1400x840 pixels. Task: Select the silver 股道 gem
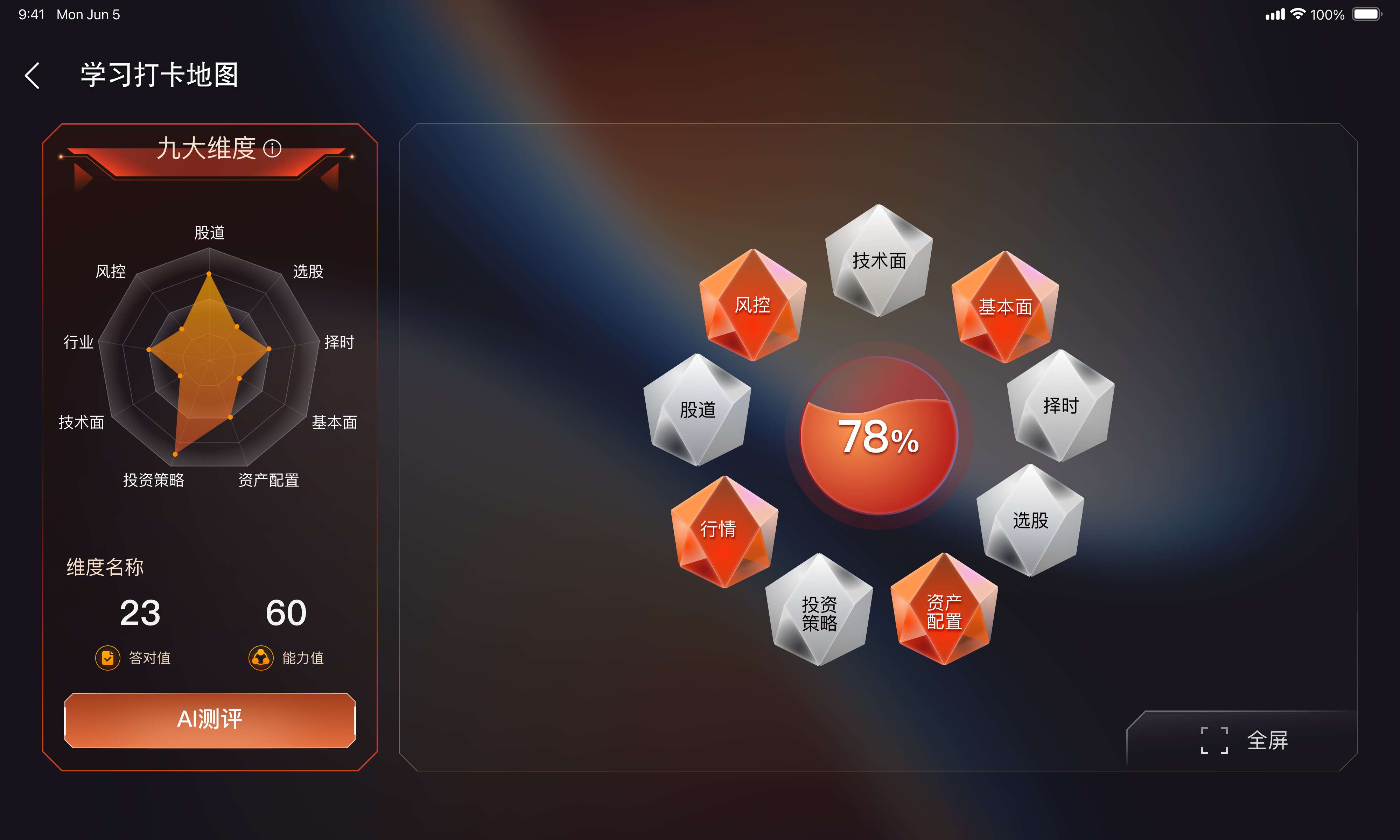pos(697,410)
